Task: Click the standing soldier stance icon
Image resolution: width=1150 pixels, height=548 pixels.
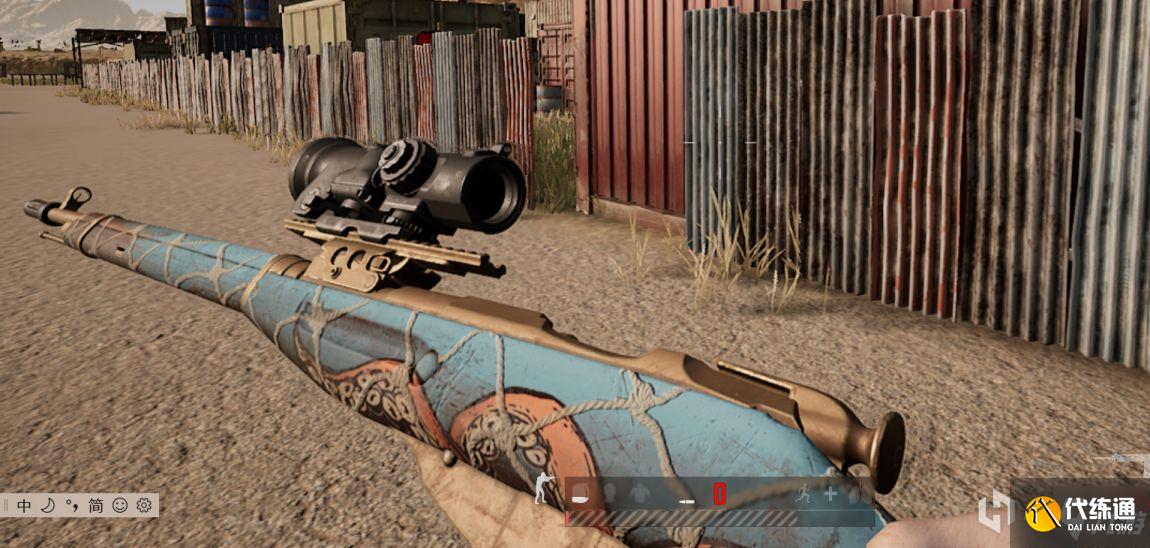Action: click(x=542, y=489)
